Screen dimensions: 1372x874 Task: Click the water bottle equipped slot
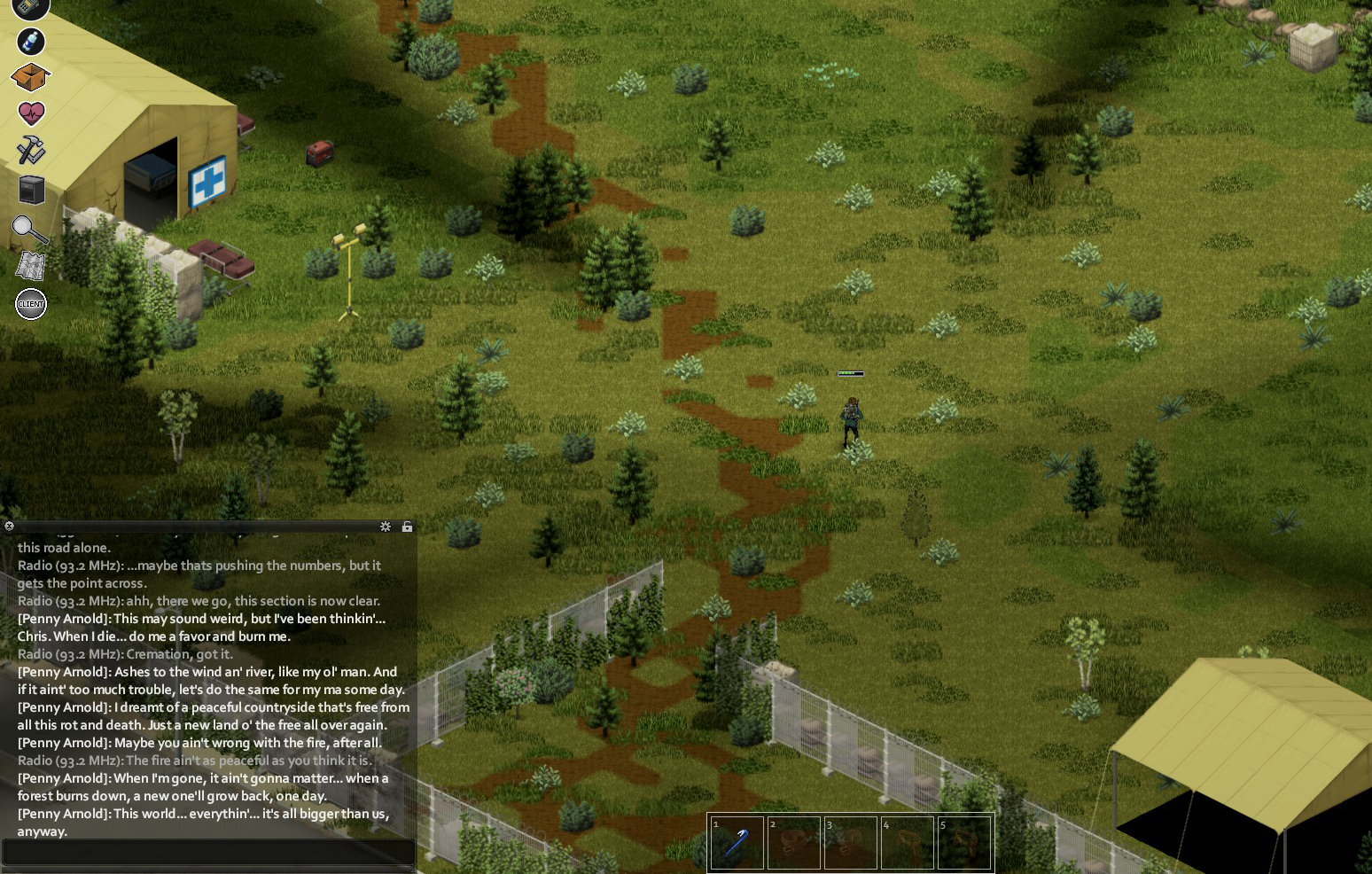point(31,41)
